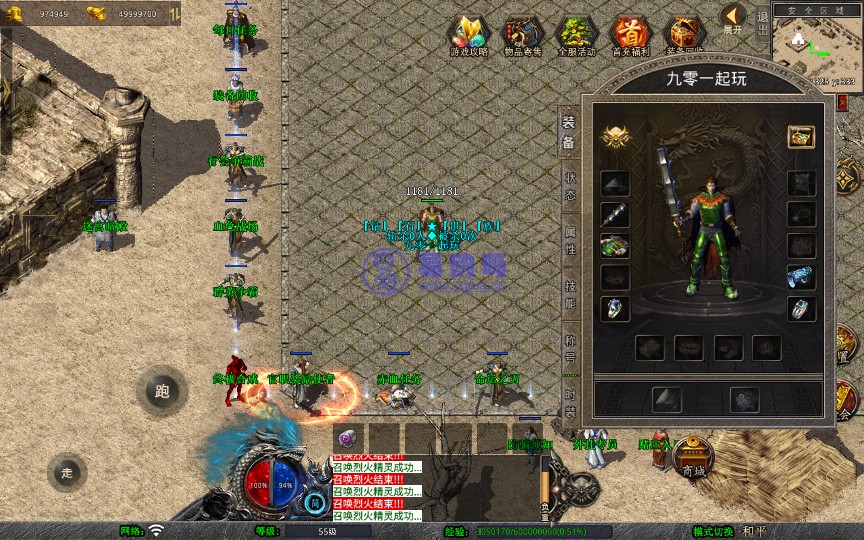Select the equipped weapon slot
864x540 pixels.
(614, 214)
